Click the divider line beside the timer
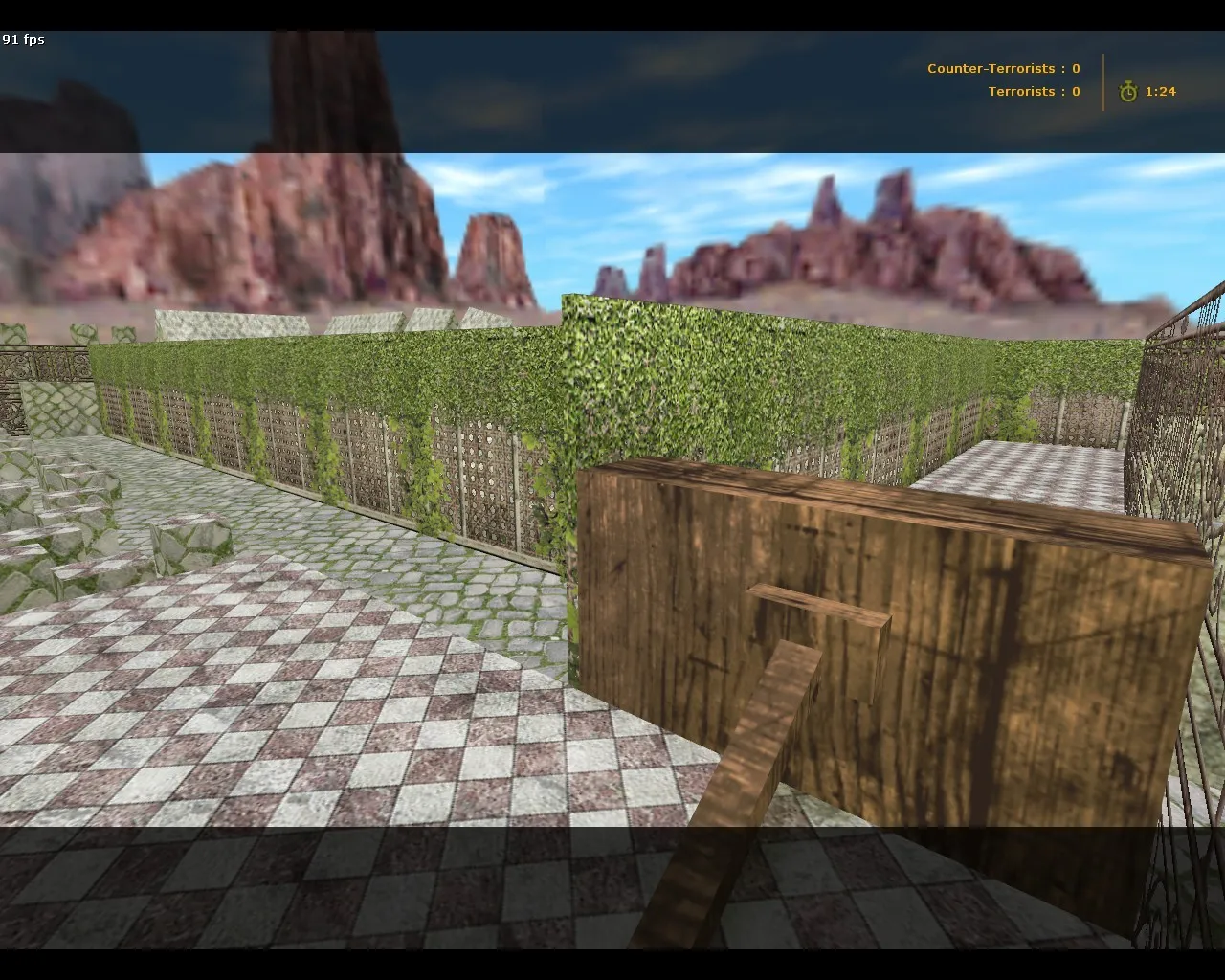Image resolution: width=1225 pixels, height=980 pixels. coord(1105,80)
